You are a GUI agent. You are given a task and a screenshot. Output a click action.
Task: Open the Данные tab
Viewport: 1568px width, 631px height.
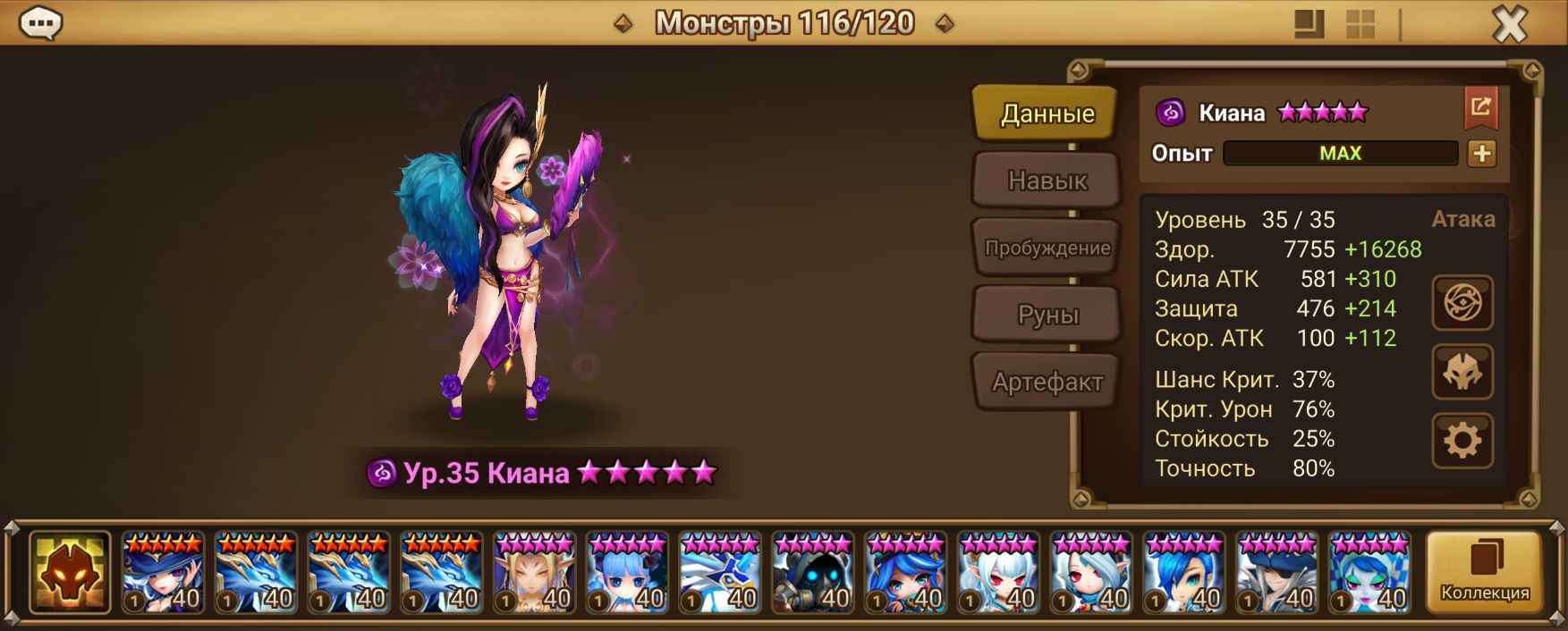[x=1046, y=114]
